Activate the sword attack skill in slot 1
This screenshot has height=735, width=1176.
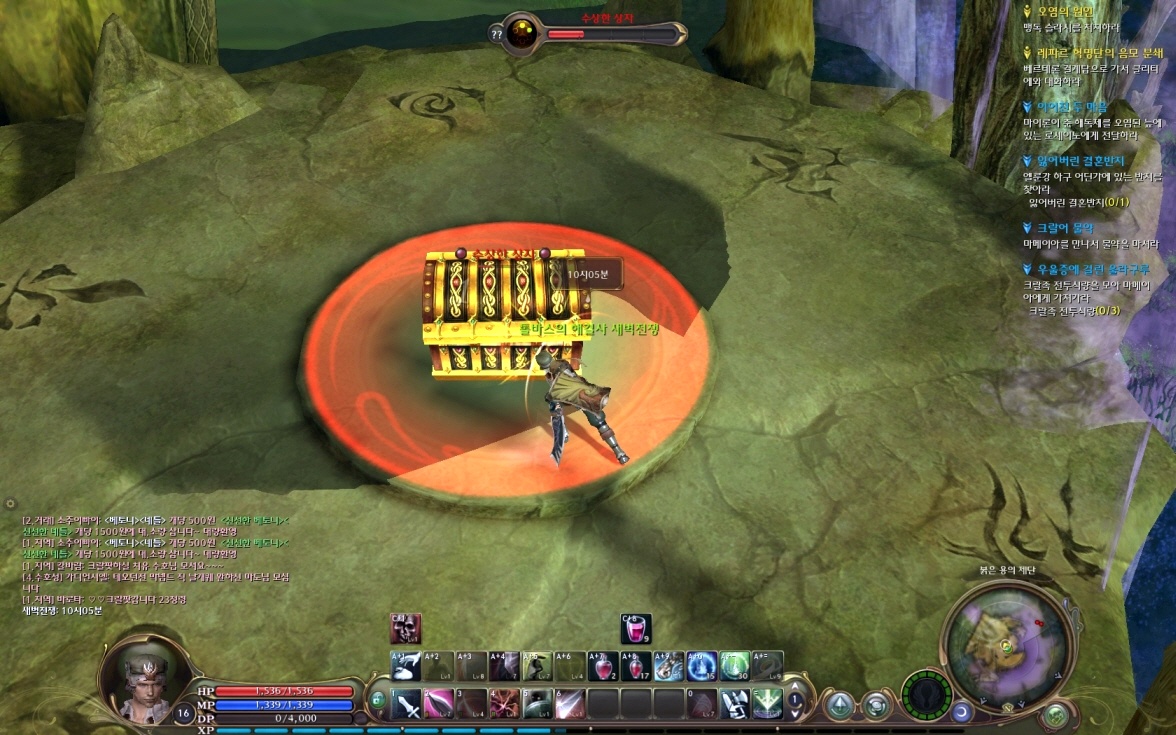tap(406, 704)
